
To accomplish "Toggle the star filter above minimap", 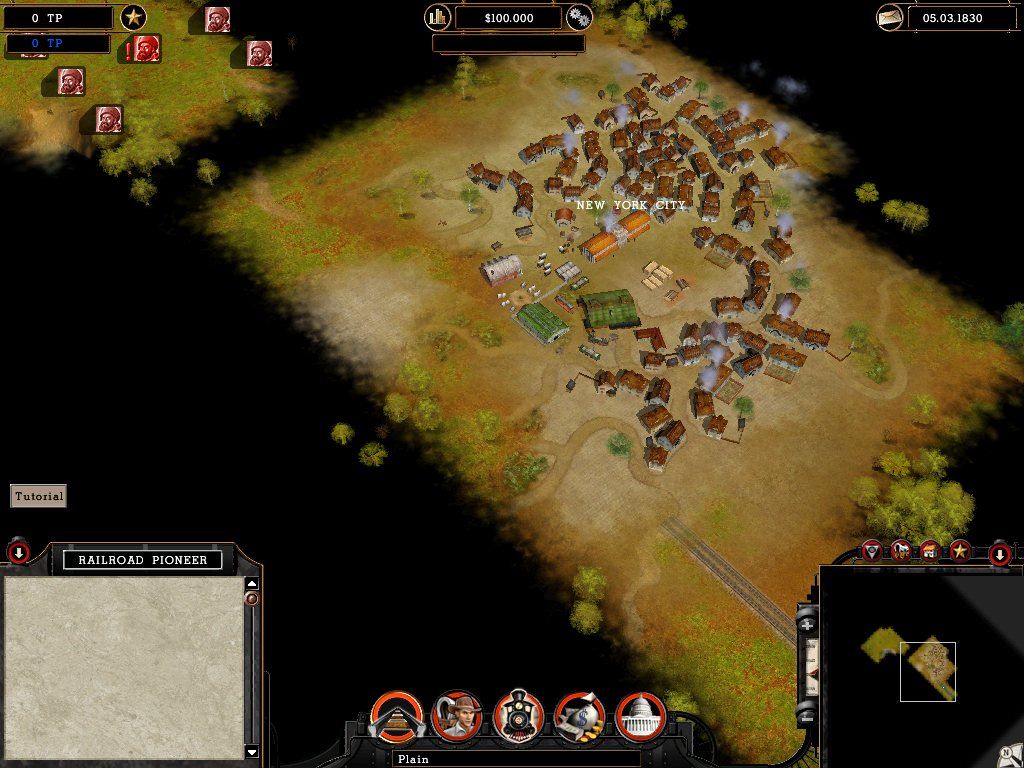I will [x=960, y=550].
